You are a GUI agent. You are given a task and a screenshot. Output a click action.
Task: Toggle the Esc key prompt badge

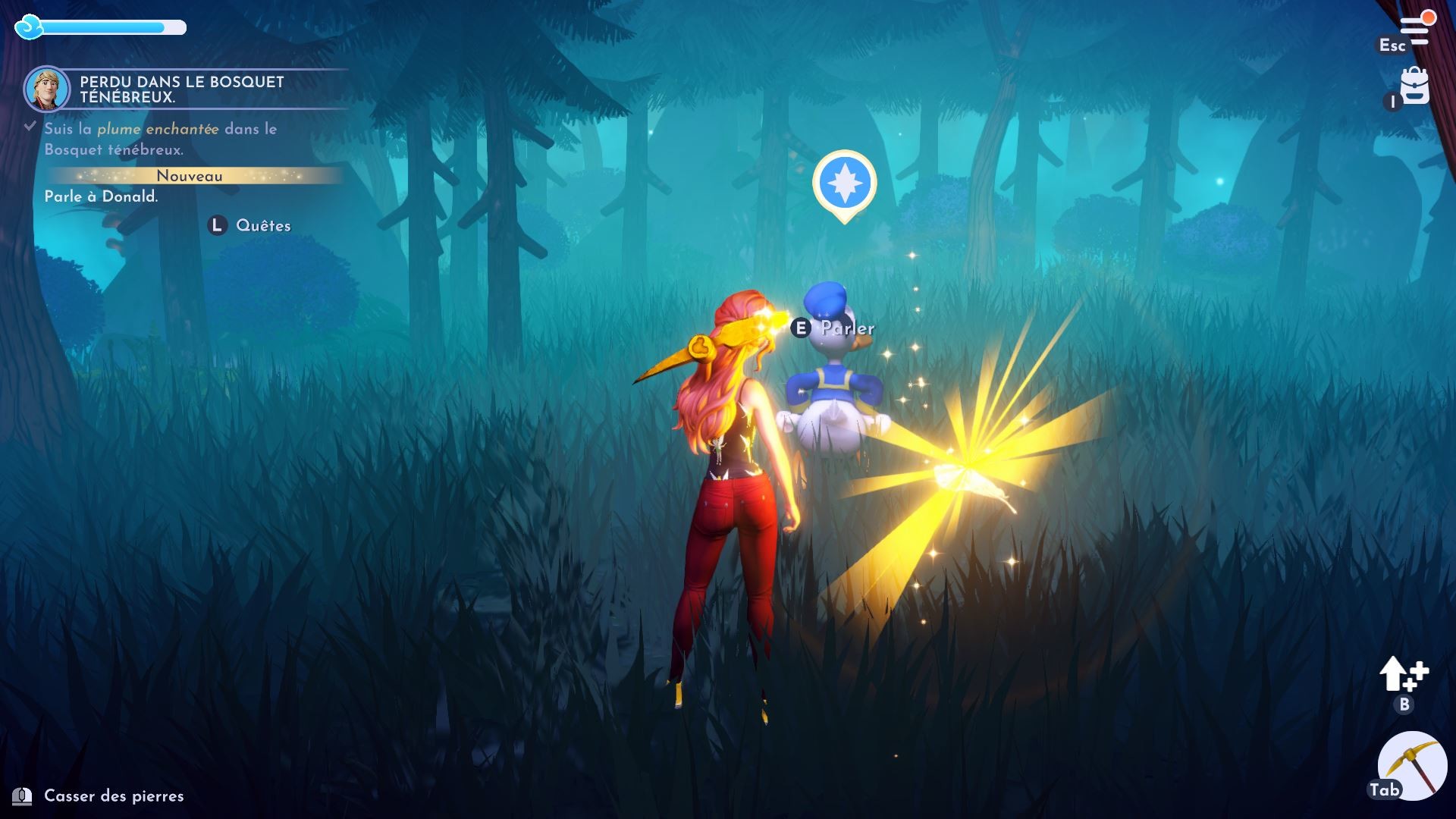(1392, 45)
